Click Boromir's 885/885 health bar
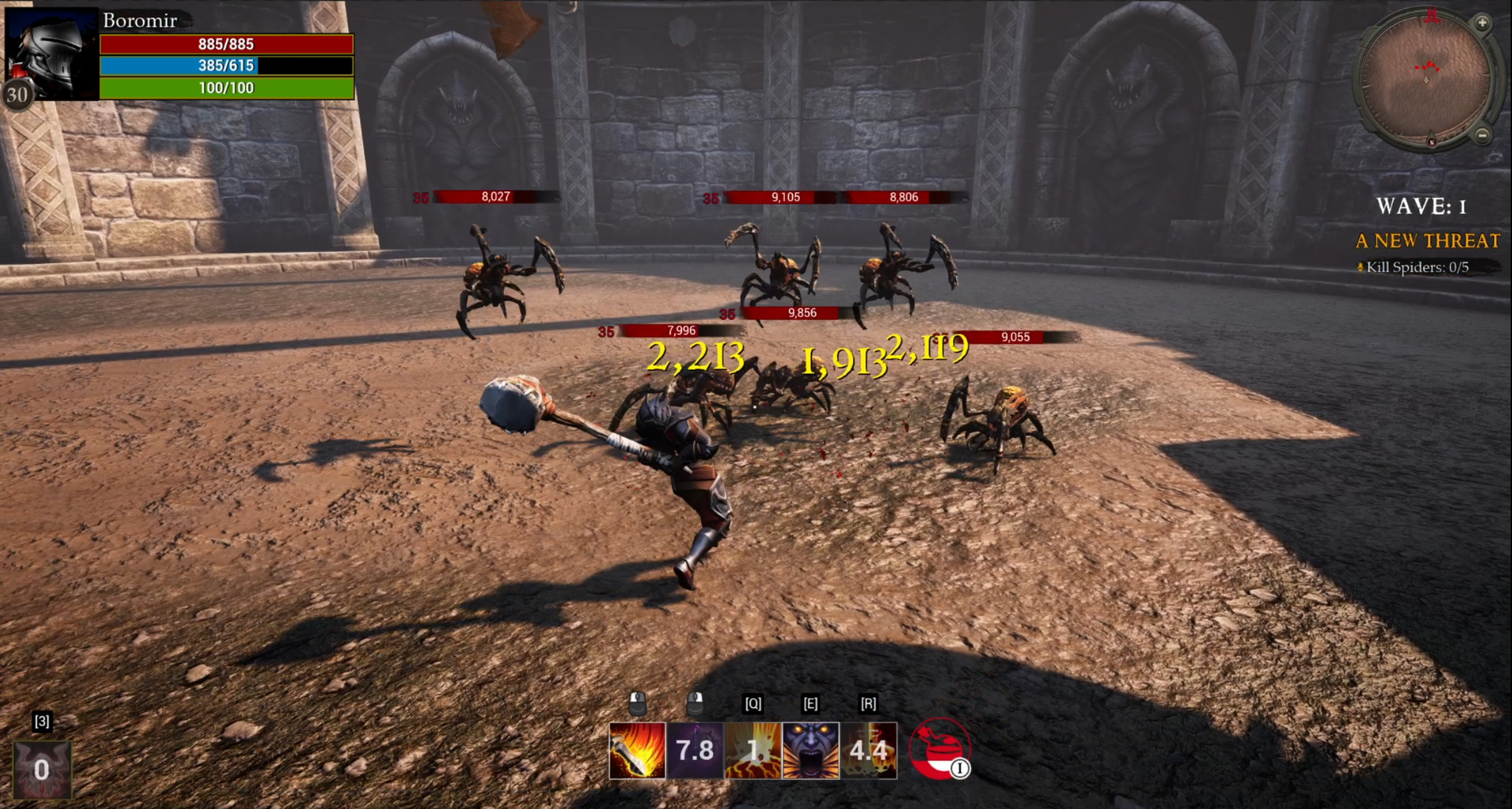 point(226,44)
